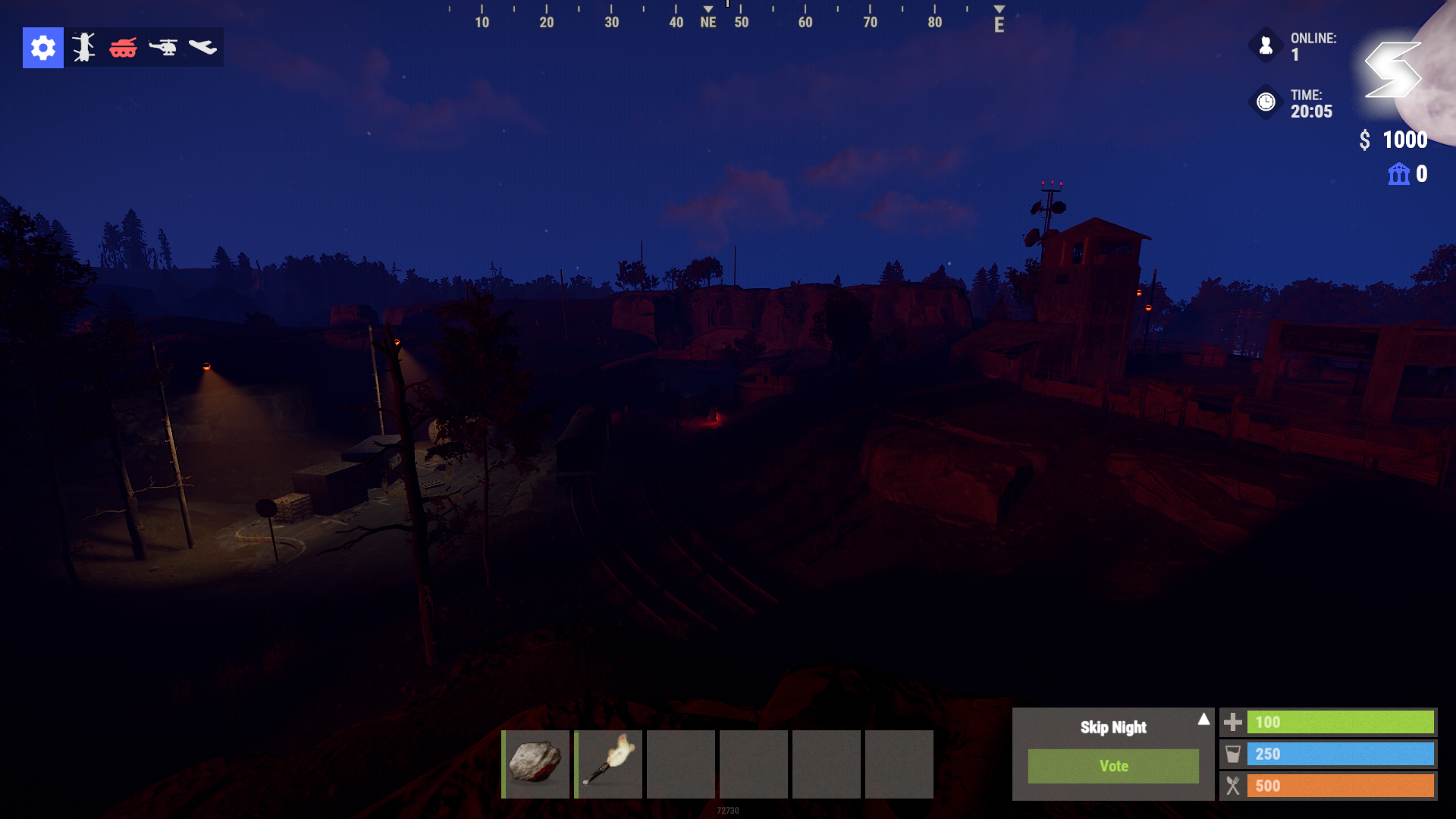Viewport: 1456px width, 819px height.
Task: Select the rock in the hotbar
Action: click(535, 764)
